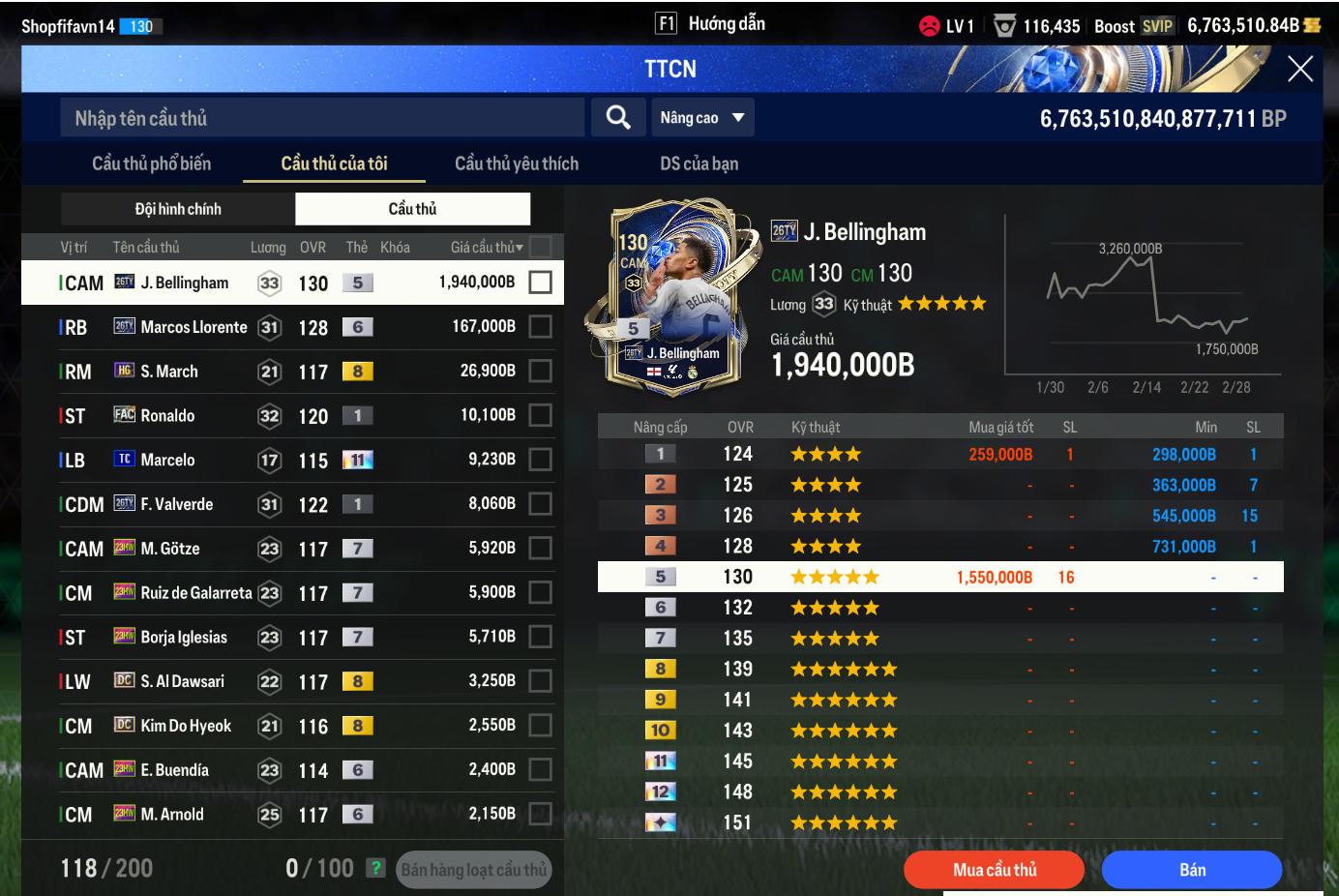Show the DS của bạn tab
This screenshot has width=1339, height=896.
coord(699,164)
